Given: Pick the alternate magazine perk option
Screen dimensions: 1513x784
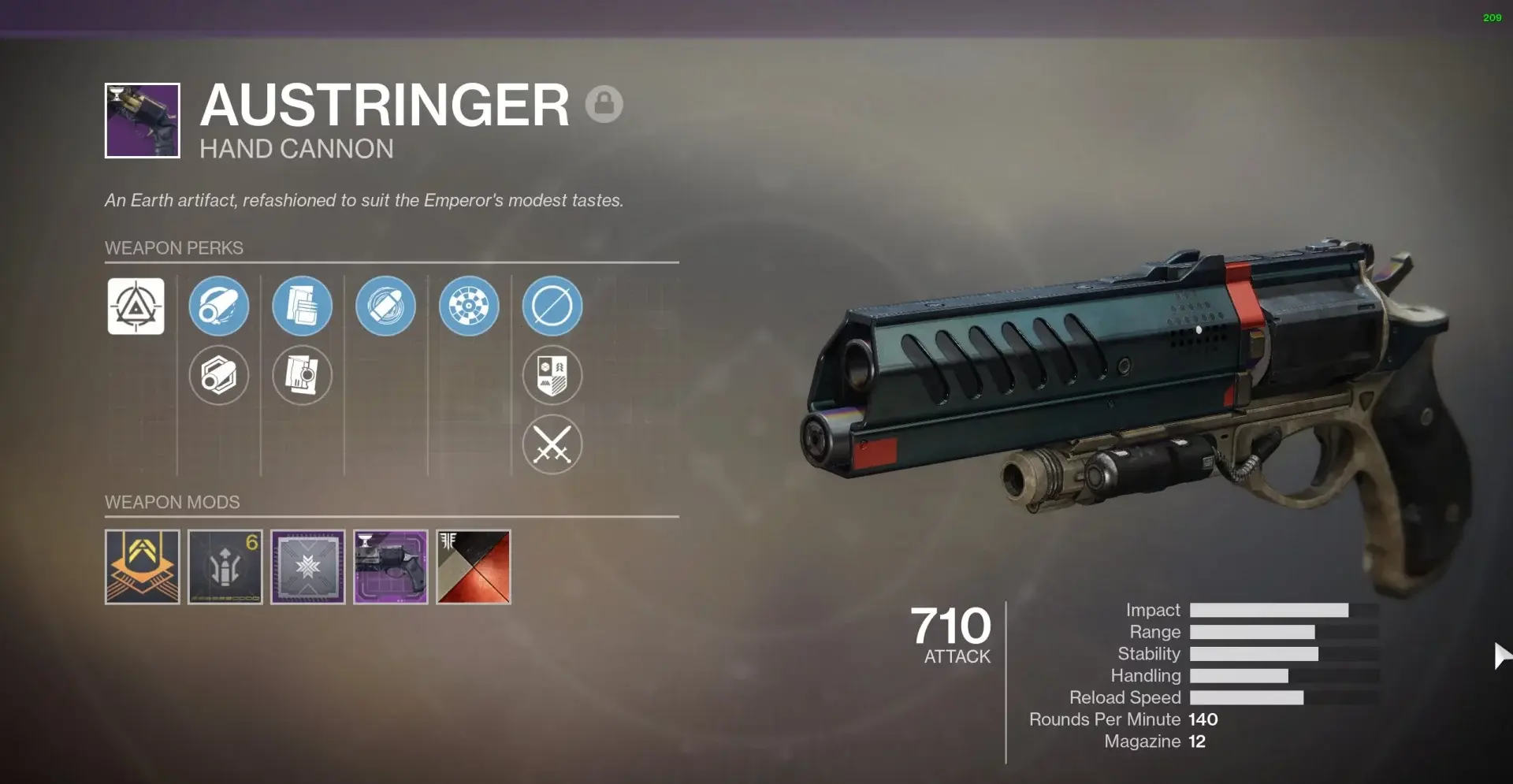Looking at the screenshot, I should coord(302,376).
